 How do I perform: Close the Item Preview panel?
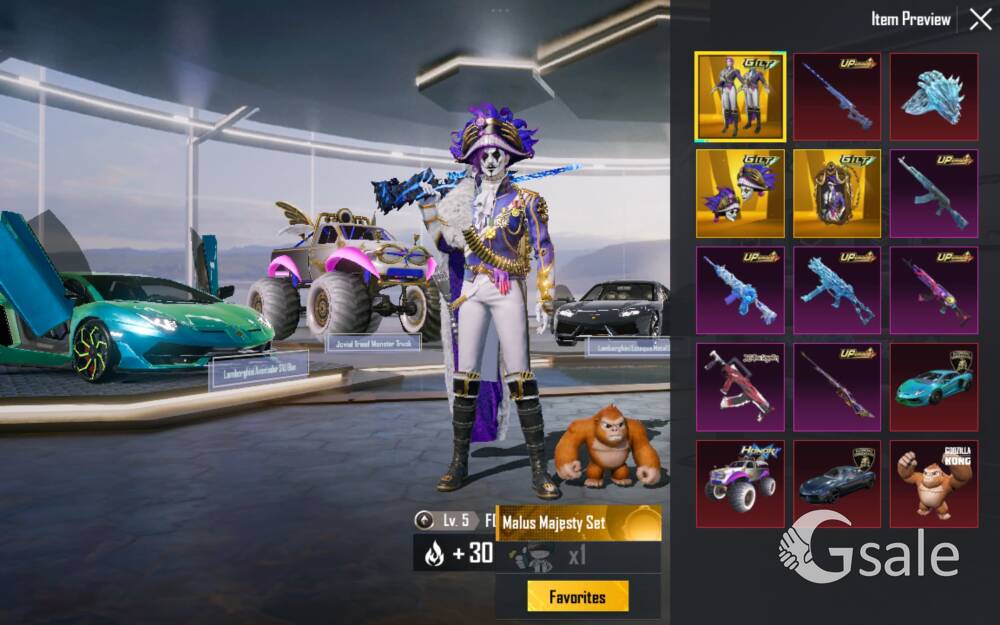980,19
